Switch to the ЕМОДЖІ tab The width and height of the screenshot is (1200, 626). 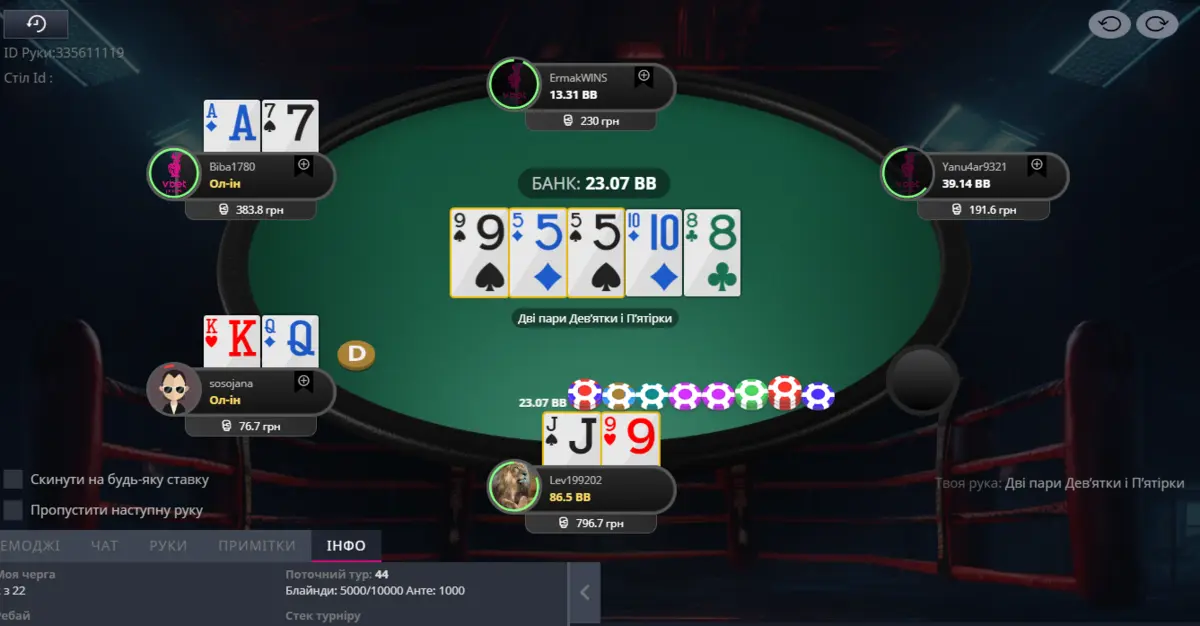point(30,546)
